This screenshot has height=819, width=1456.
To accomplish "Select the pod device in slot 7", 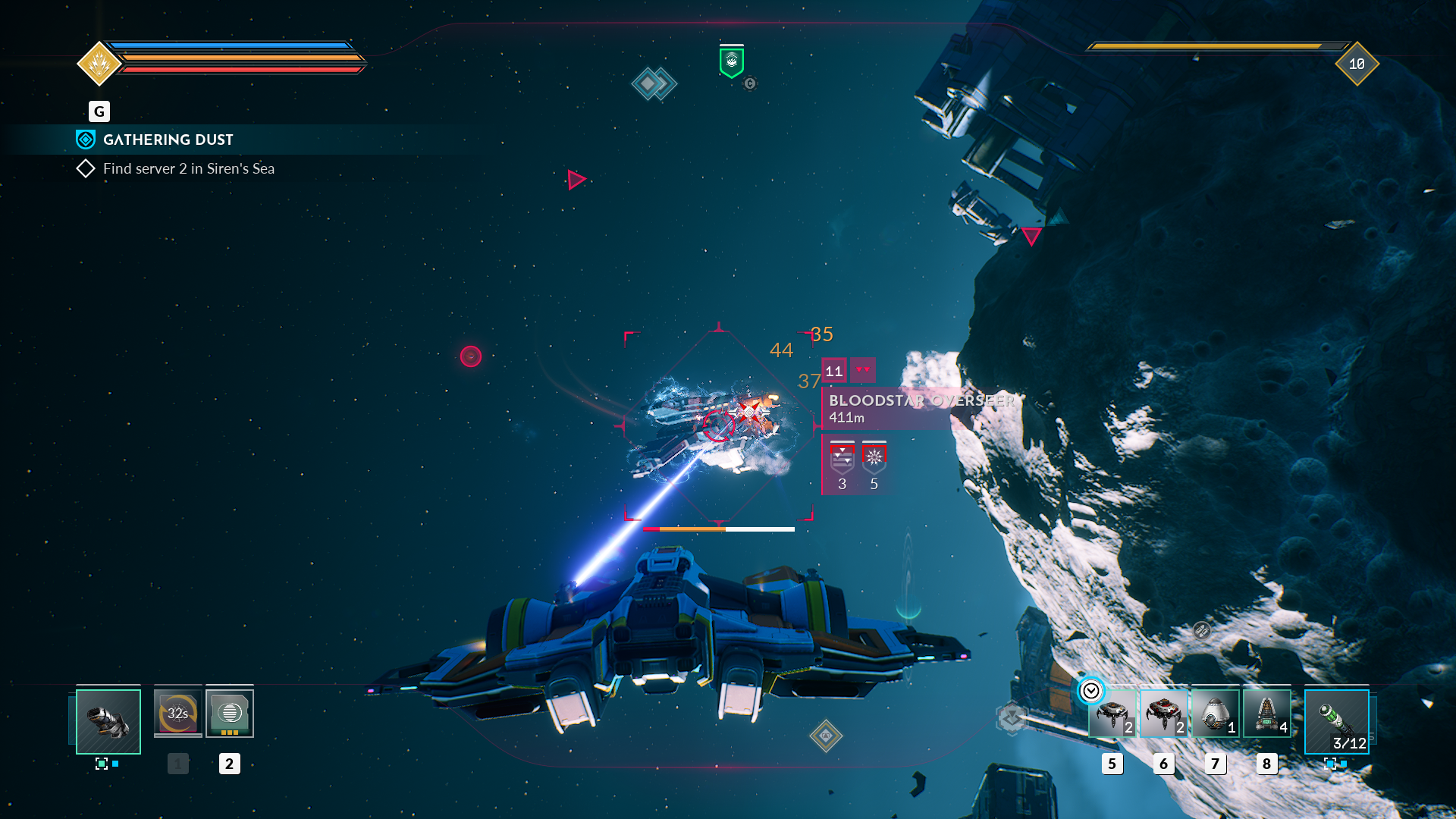I will tap(1215, 713).
